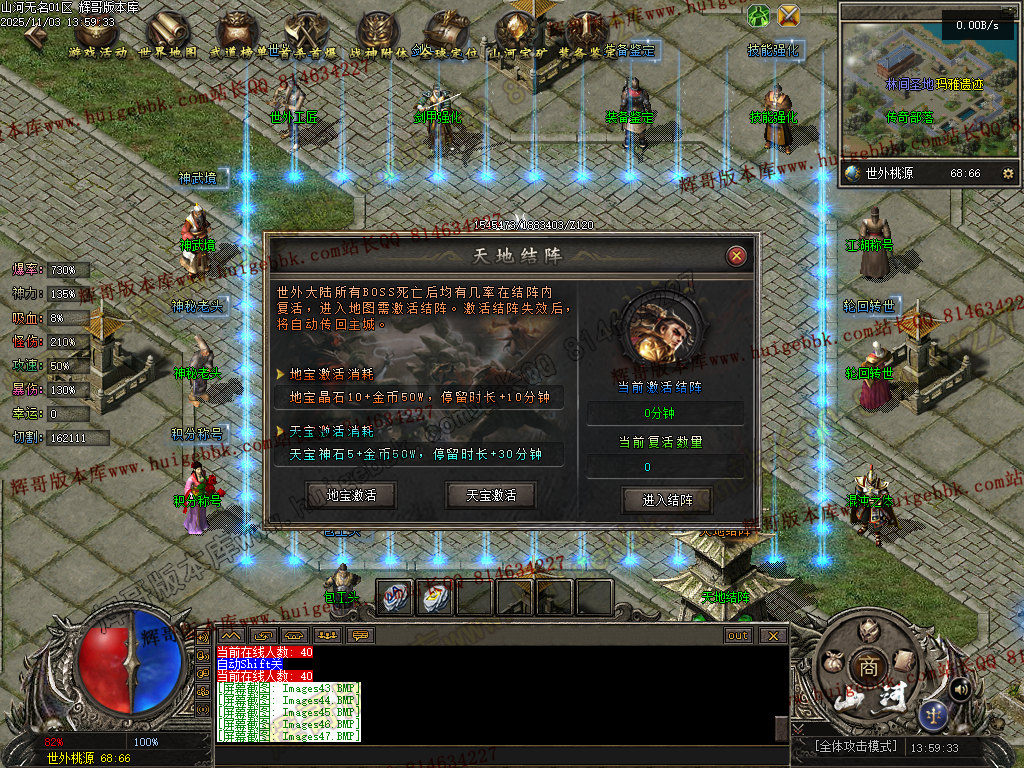Open the 山河宝矿 treasure mine icon
The image size is (1024, 768).
point(517,33)
